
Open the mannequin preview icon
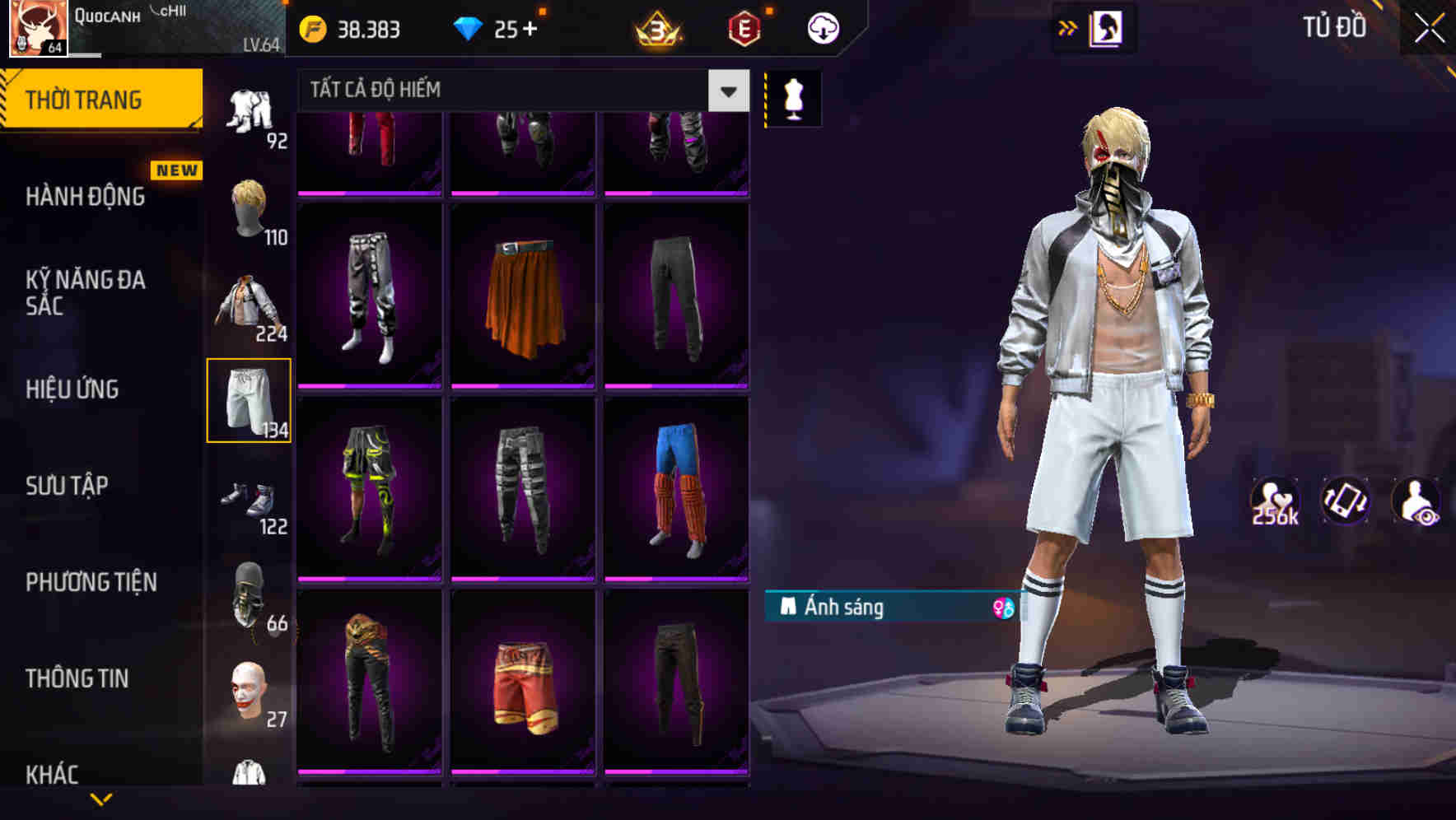792,98
